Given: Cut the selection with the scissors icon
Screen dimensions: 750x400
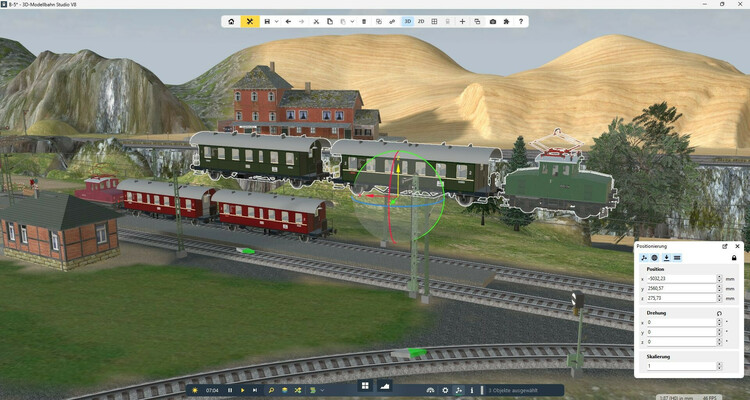Looking at the screenshot, I should click(x=316, y=21).
